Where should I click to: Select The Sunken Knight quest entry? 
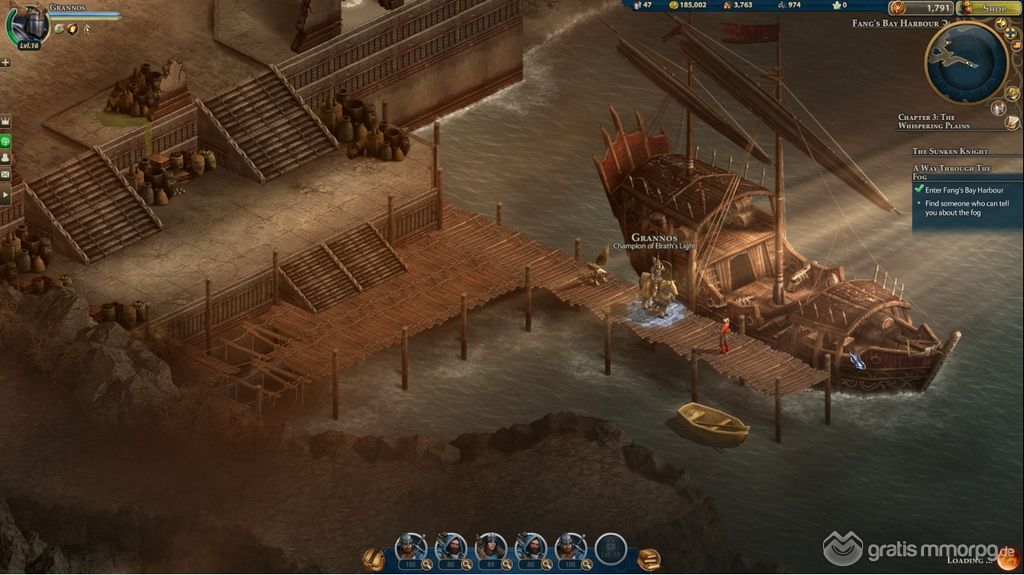(x=951, y=150)
